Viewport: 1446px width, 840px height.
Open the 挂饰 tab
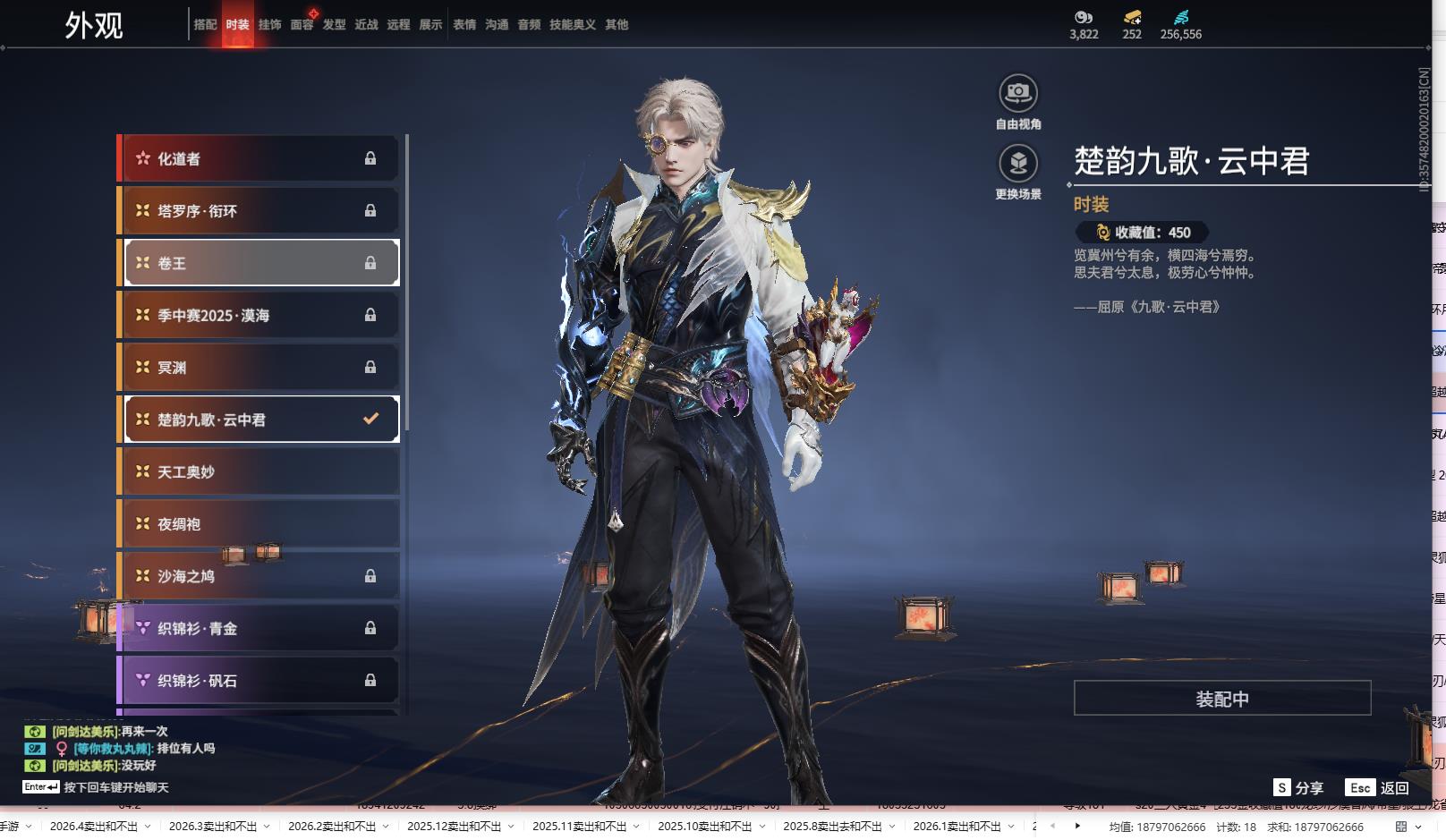point(269,25)
